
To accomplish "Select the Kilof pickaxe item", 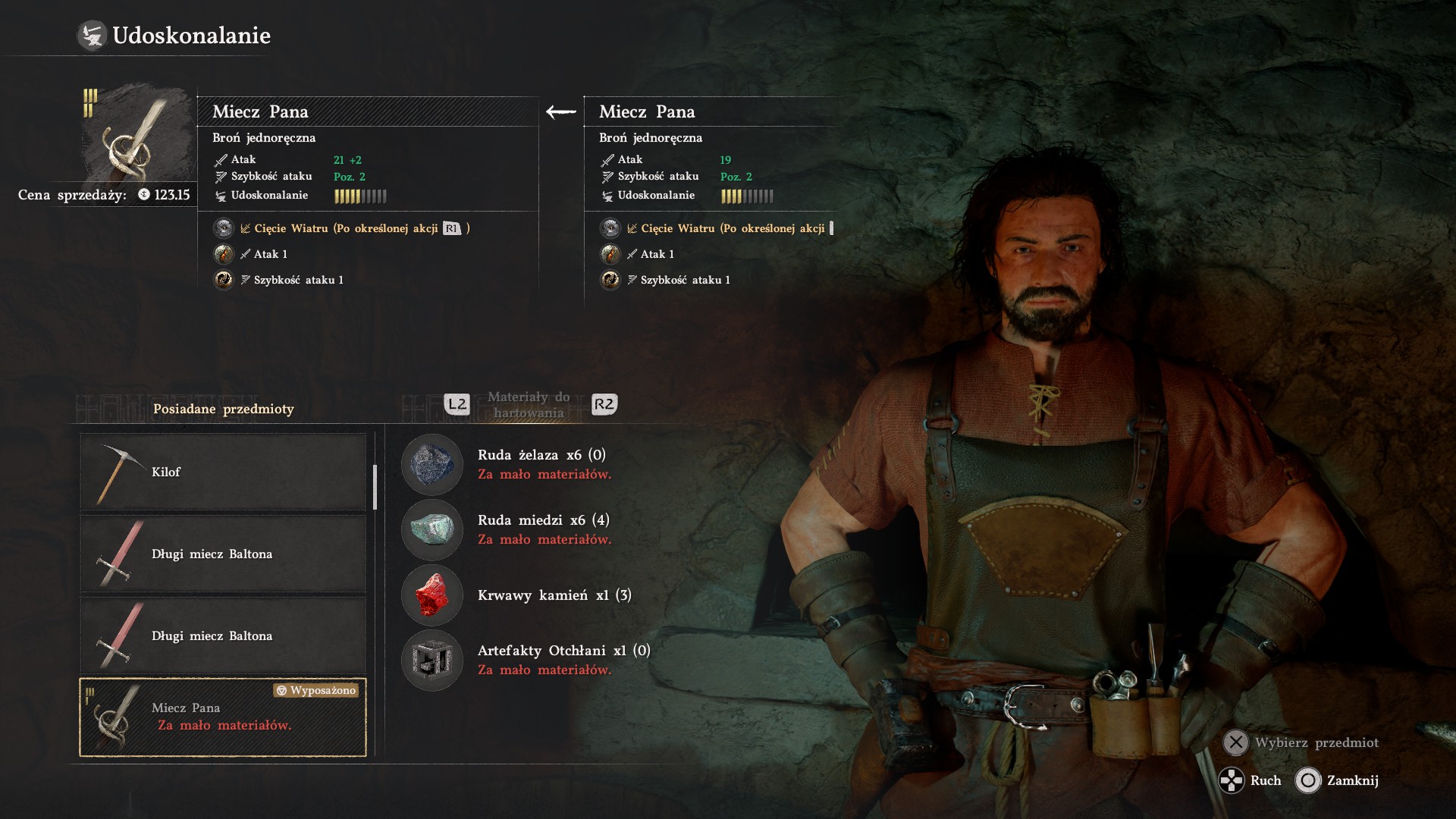I will point(222,472).
